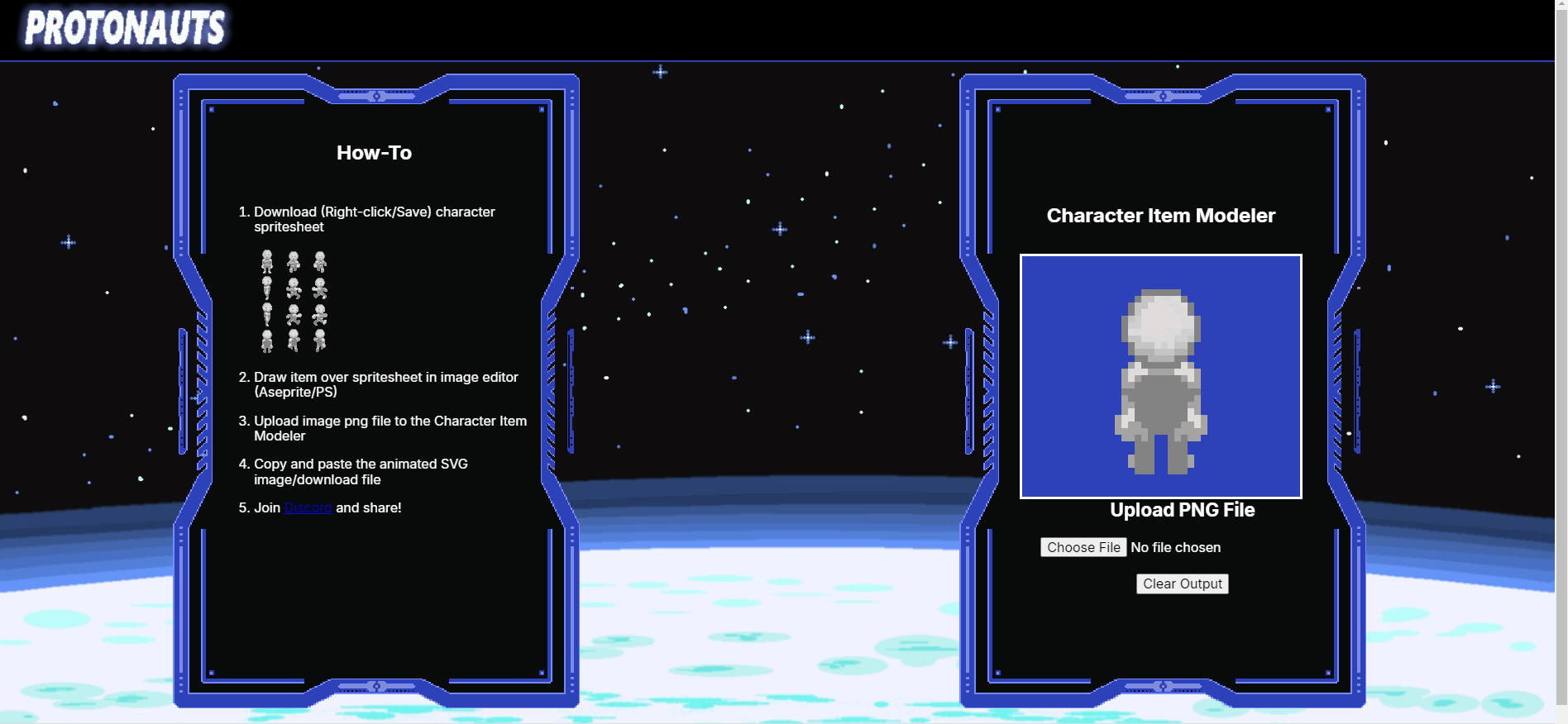1568x724 pixels.
Task: Click the bottom-middle walking-away sprite
Action: pos(293,341)
